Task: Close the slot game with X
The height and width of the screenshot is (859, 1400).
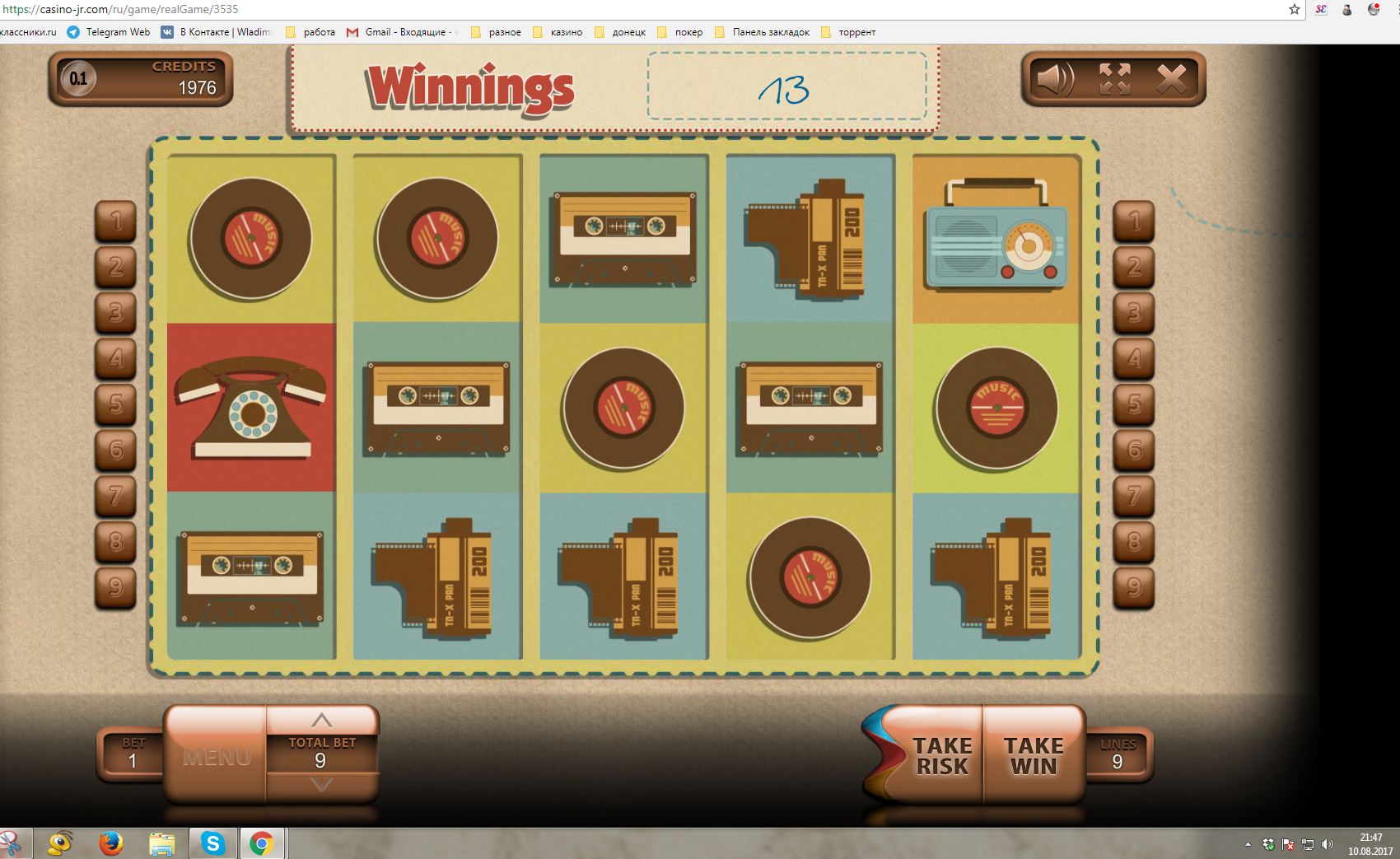Action: click(x=1171, y=80)
